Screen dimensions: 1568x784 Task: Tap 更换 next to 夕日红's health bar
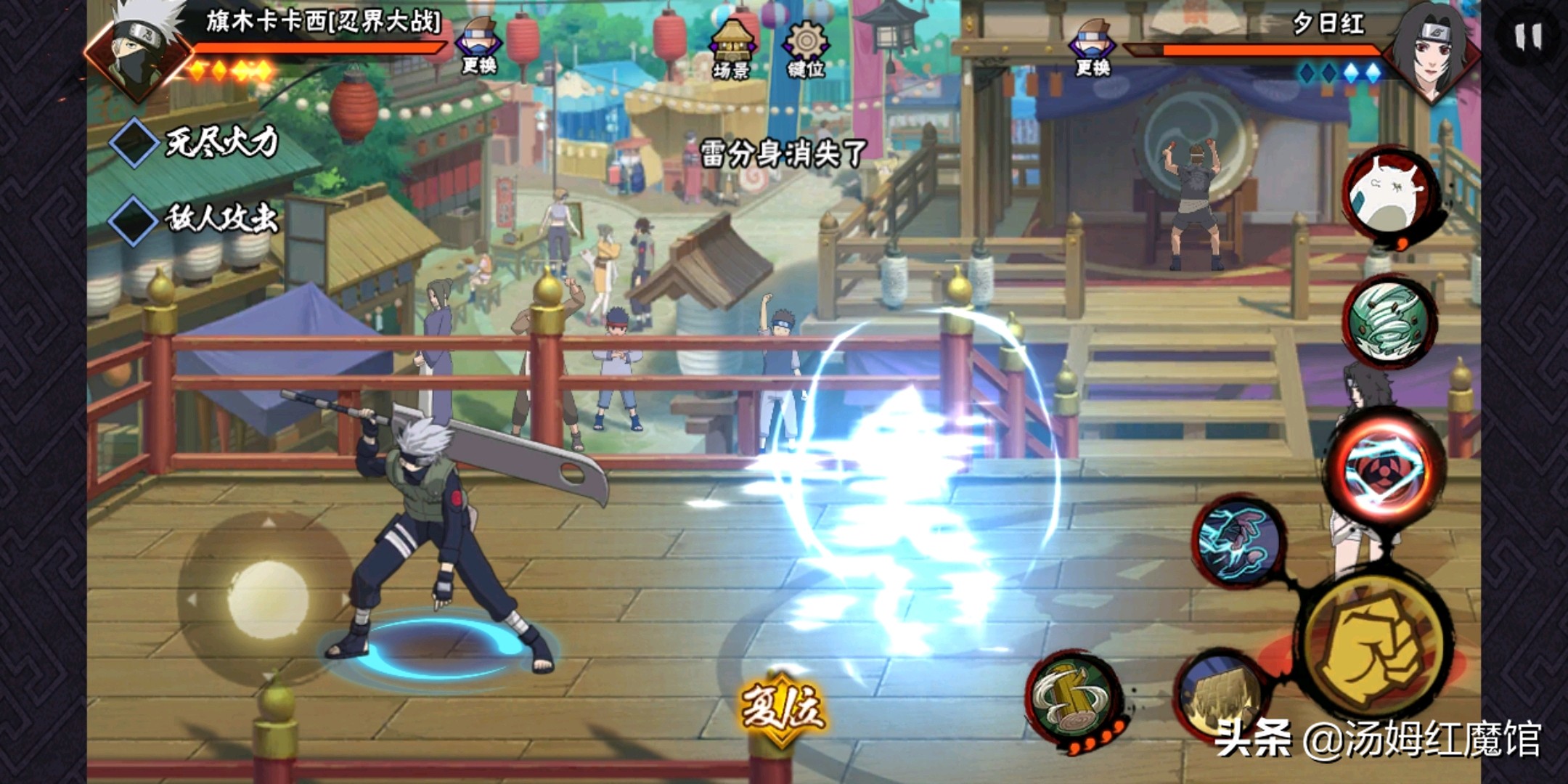pos(1093,47)
